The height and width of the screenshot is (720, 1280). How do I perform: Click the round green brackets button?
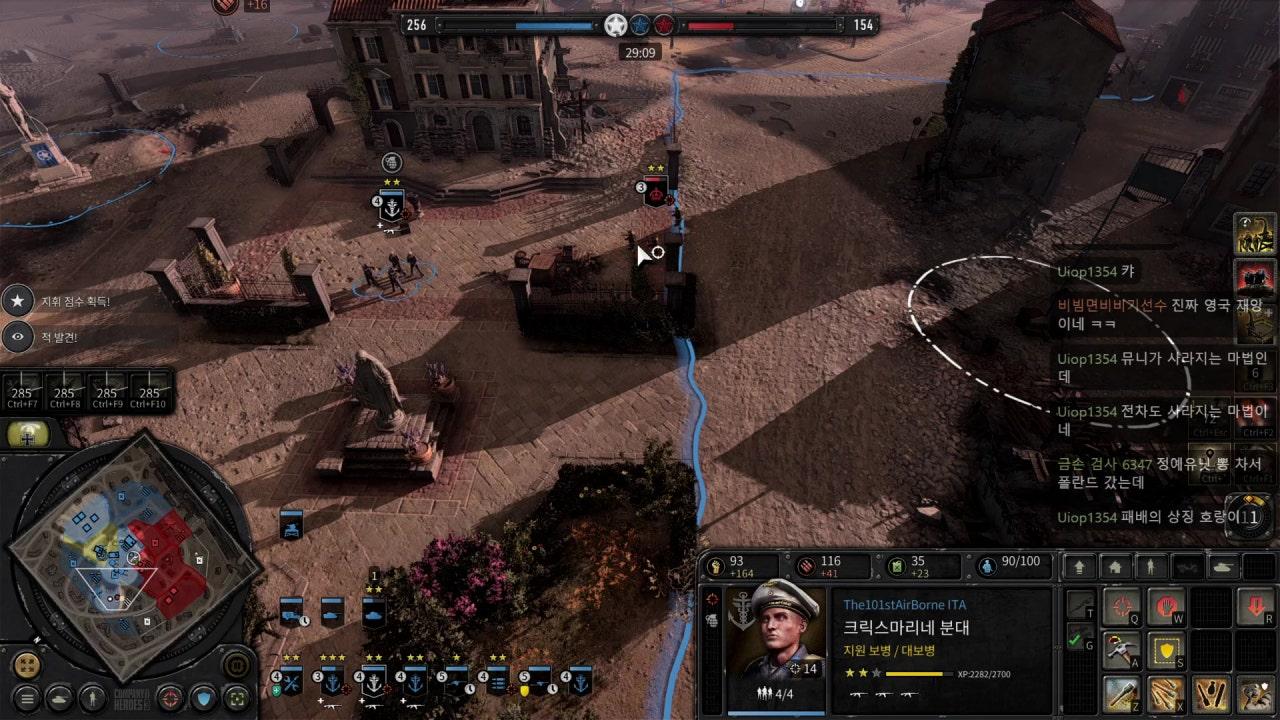236,697
